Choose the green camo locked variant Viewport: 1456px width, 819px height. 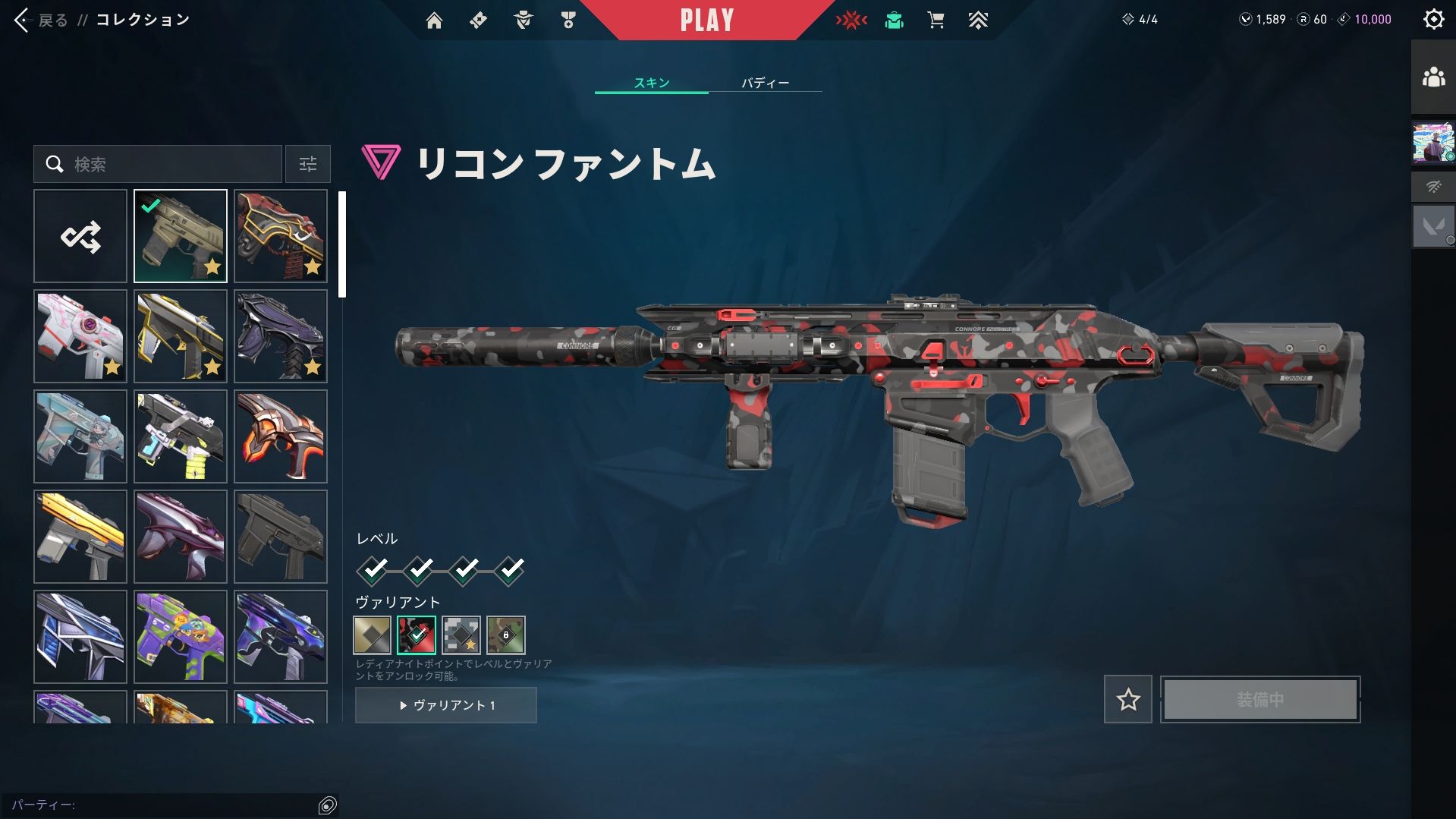point(505,635)
